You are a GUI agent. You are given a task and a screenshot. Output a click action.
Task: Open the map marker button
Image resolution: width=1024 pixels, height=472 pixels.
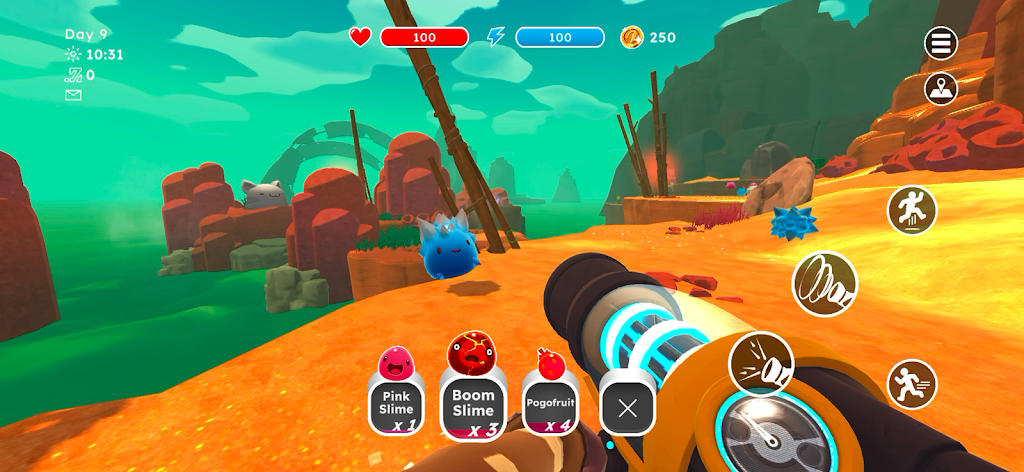point(941,88)
